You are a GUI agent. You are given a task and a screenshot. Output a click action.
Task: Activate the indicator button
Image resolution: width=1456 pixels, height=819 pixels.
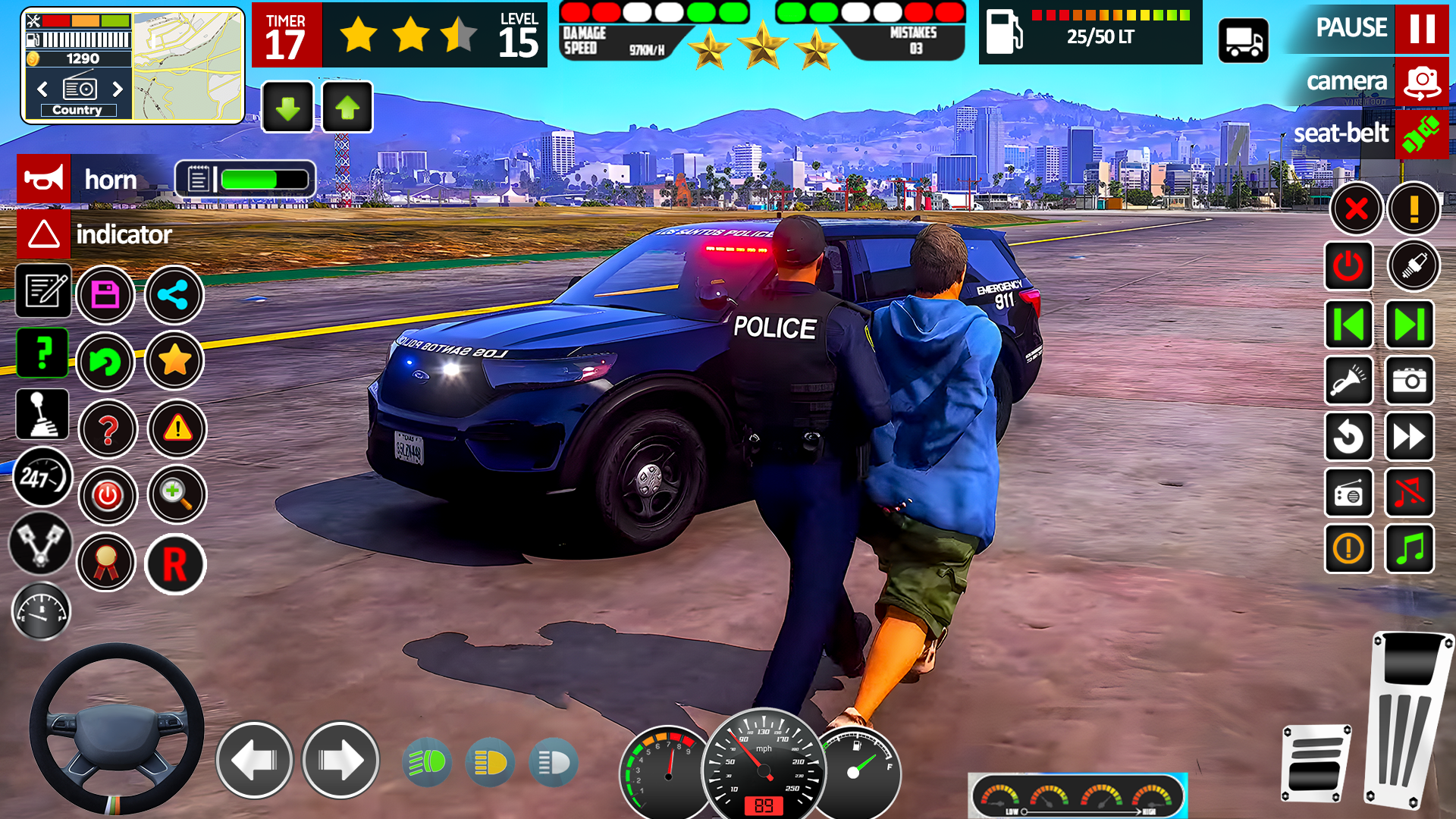44,234
